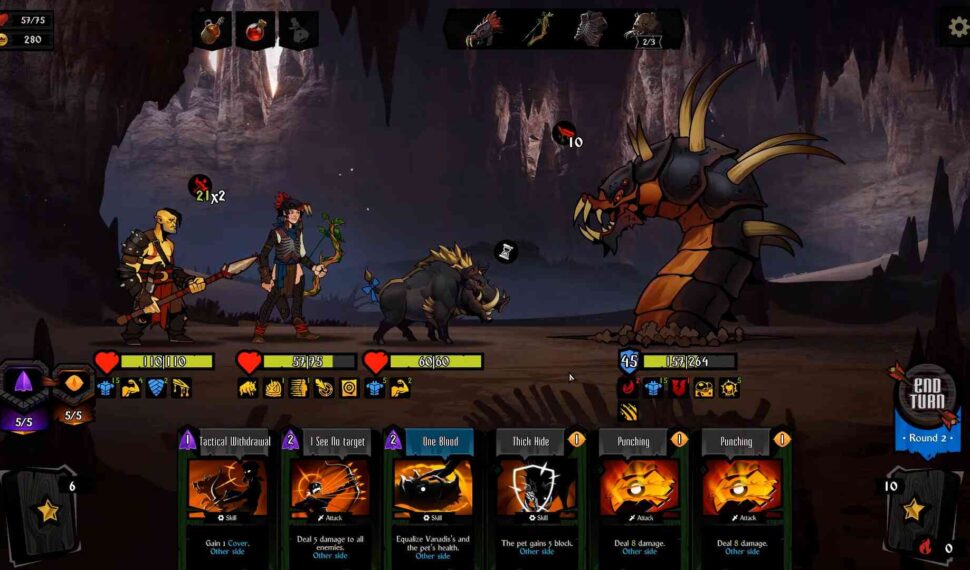Viewport: 970px width, 570px height.
Task: Check the skull relic showing 2/3
Action: 641,29
